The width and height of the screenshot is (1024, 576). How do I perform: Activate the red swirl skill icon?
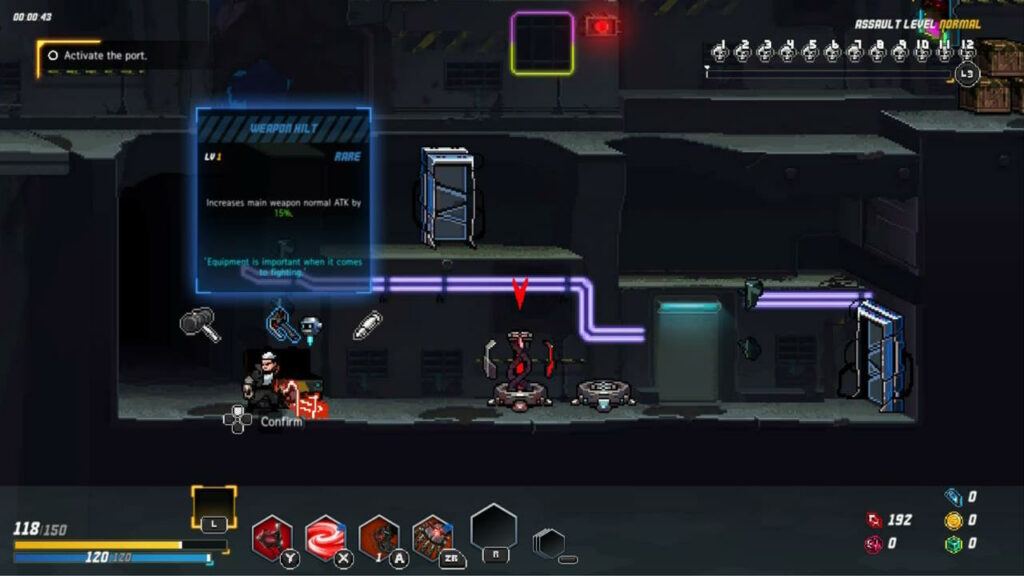click(325, 536)
